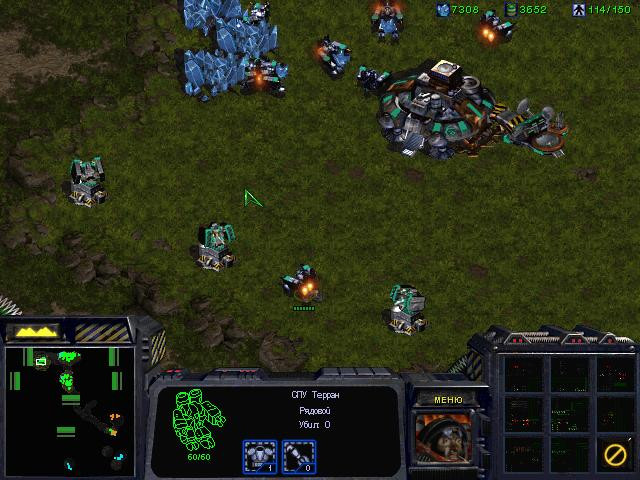
Task: Click the infantry weapon upgrade icon
Action: coord(297,456)
